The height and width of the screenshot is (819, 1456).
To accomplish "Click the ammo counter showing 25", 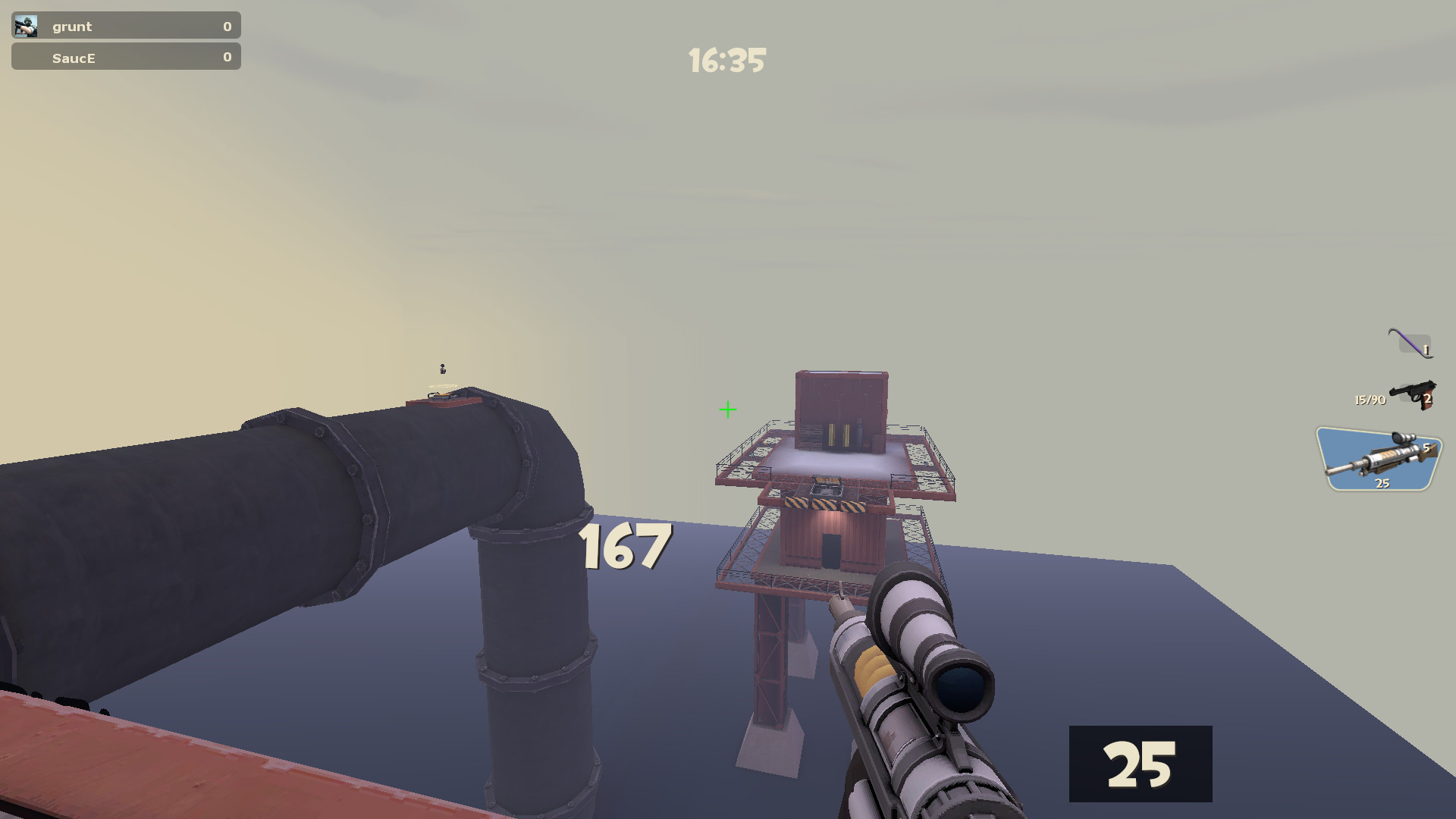I will (x=1141, y=764).
